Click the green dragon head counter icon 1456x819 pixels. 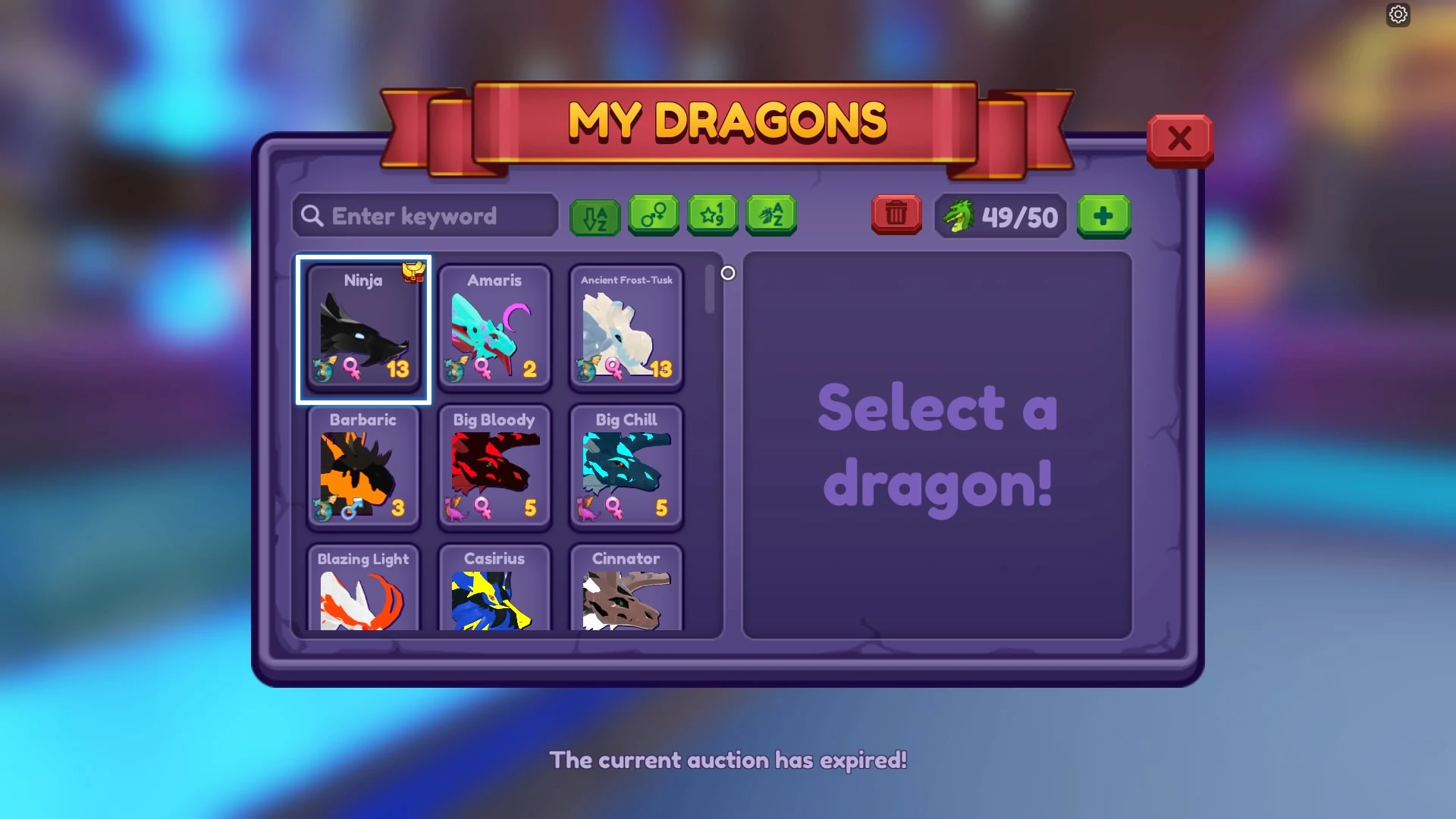click(960, 218)
